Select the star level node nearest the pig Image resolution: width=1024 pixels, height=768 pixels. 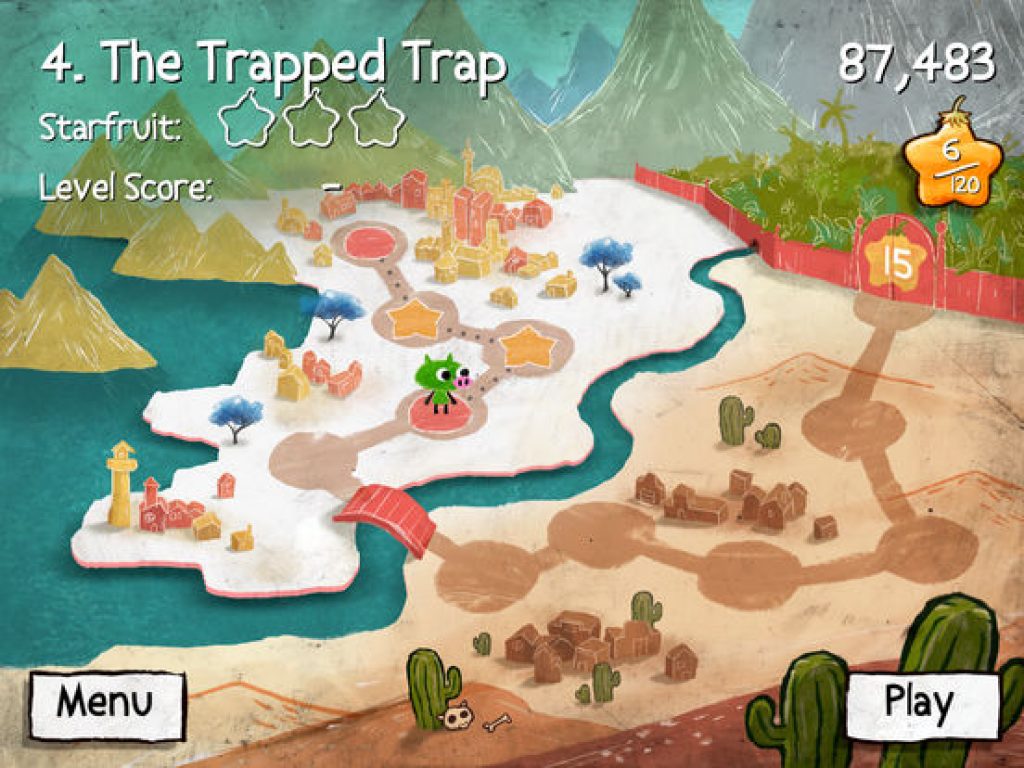point(413,319)
